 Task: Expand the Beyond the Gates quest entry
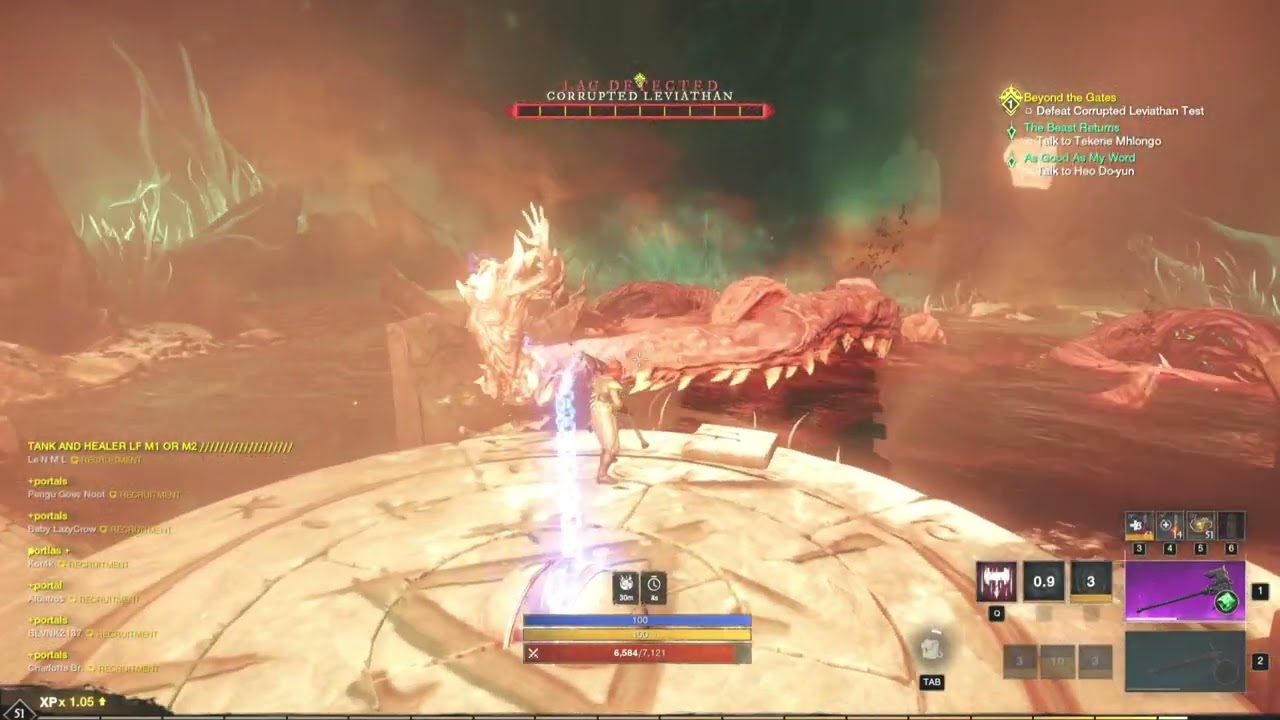point(1069,96)
